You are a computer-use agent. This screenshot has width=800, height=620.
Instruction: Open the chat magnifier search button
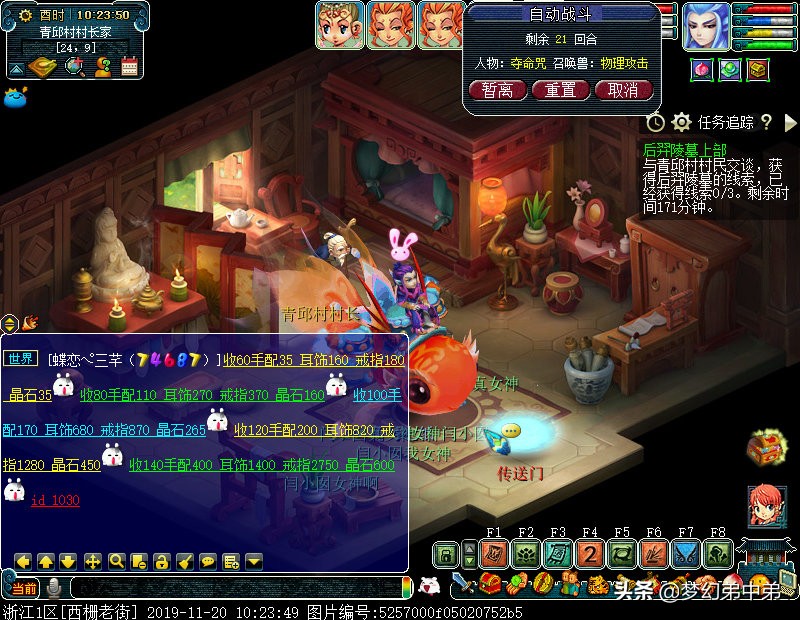coord(116,561)
